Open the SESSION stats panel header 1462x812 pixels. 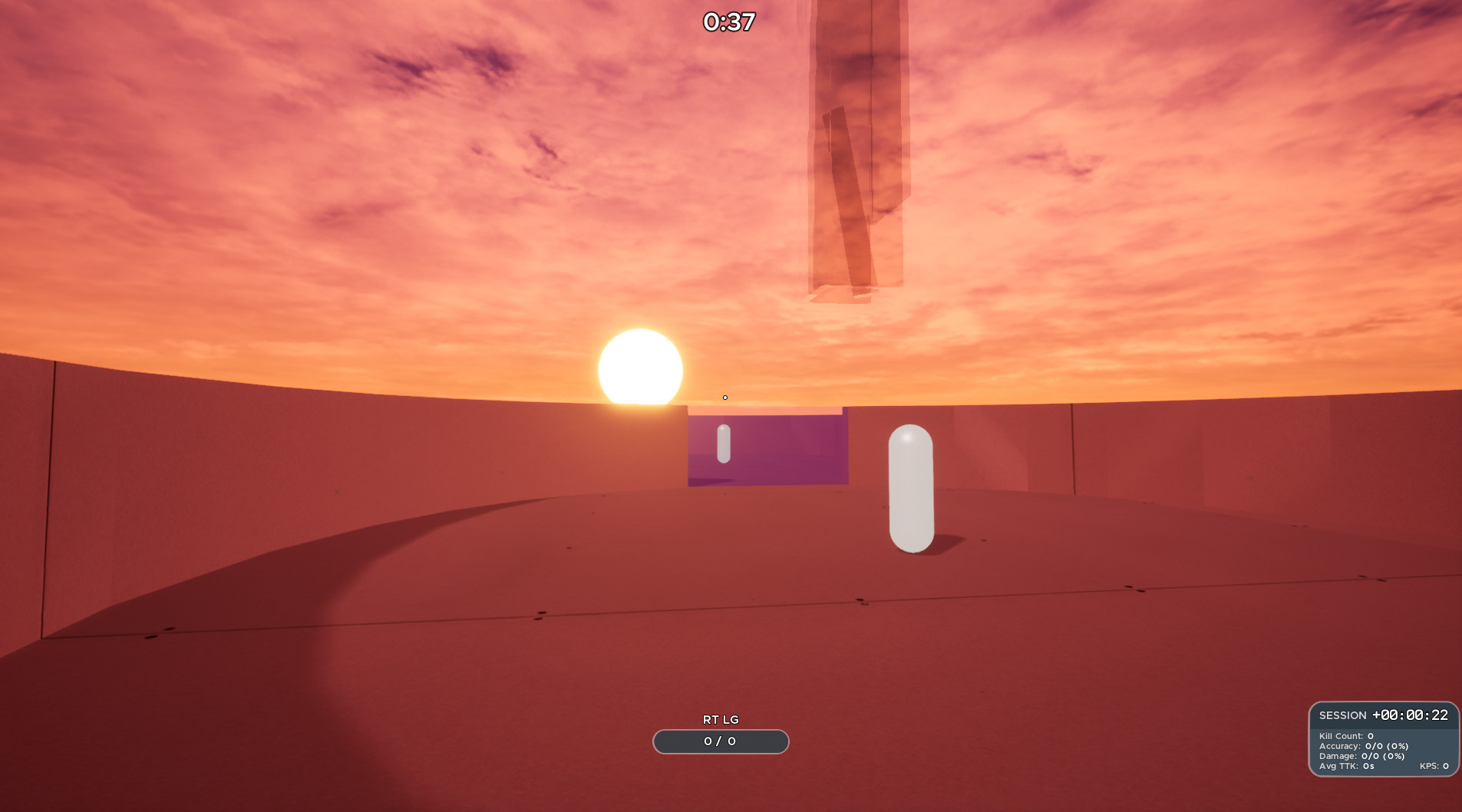(1342, 715)
